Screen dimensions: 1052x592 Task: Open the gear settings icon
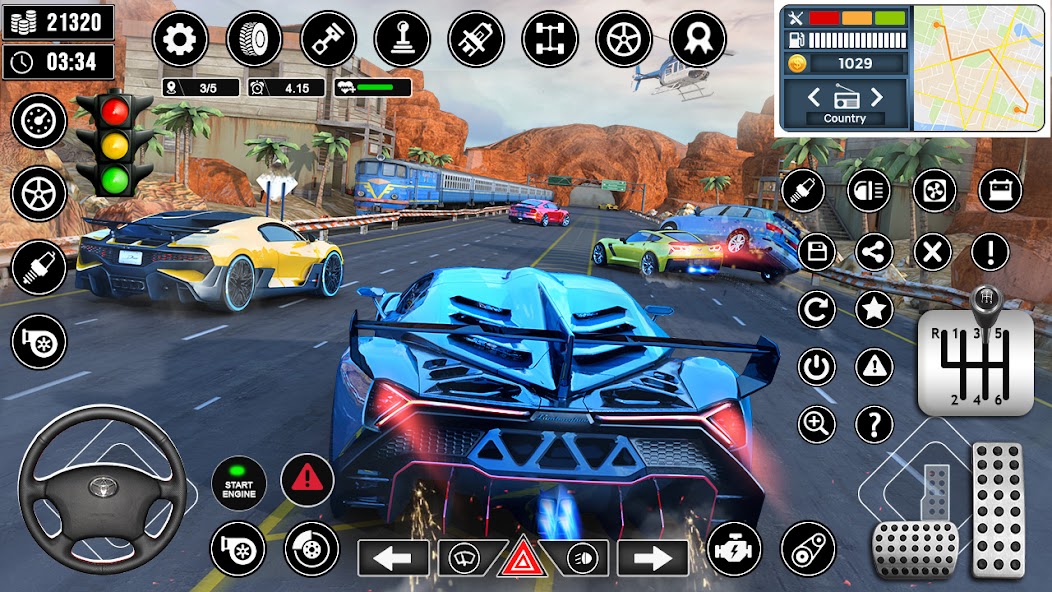[x=180, y=39]
